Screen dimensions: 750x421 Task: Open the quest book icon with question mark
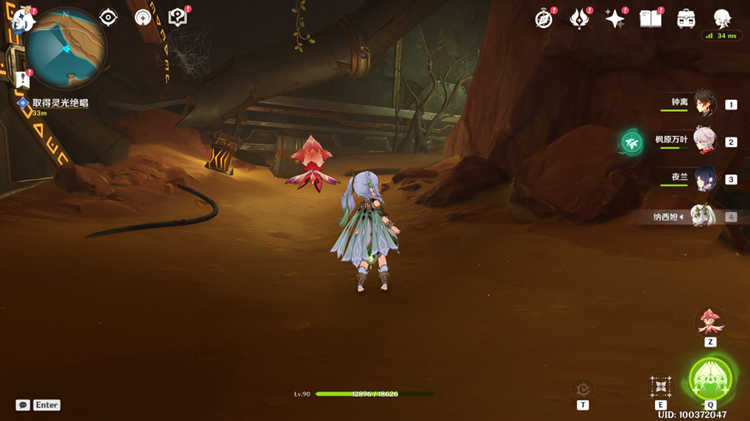tap(178, 18)
